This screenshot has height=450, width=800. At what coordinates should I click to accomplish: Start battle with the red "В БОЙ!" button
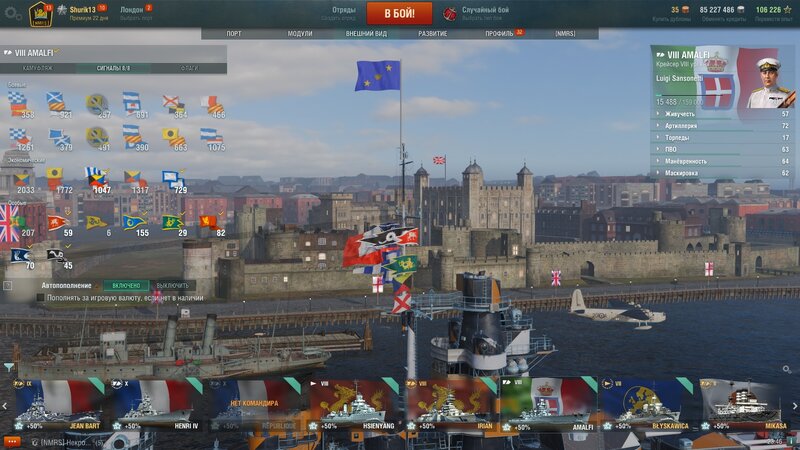tap(400, 13)
